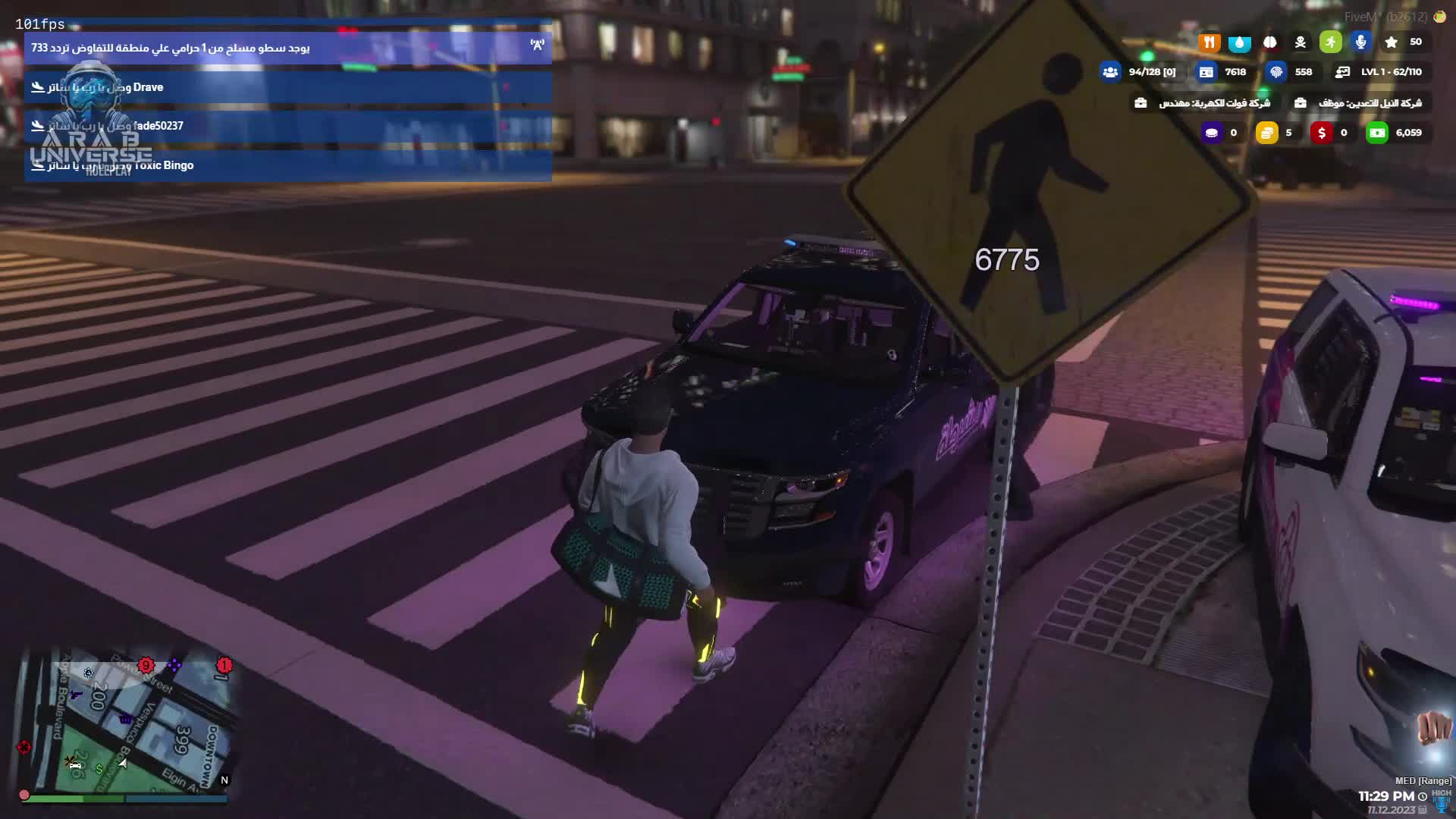
Task: Click the green cash money icon
Action: 1377,133
